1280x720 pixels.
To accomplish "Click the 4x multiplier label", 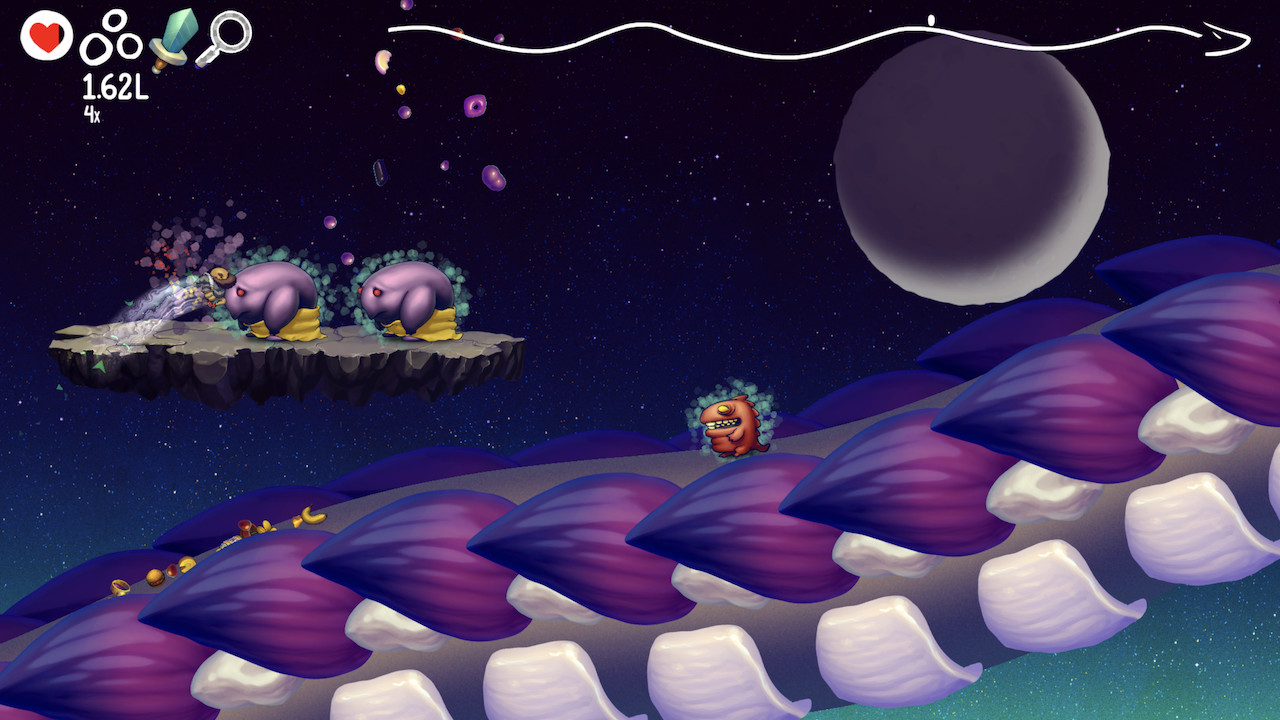I will pyautogui.click(x=90, y=114).
